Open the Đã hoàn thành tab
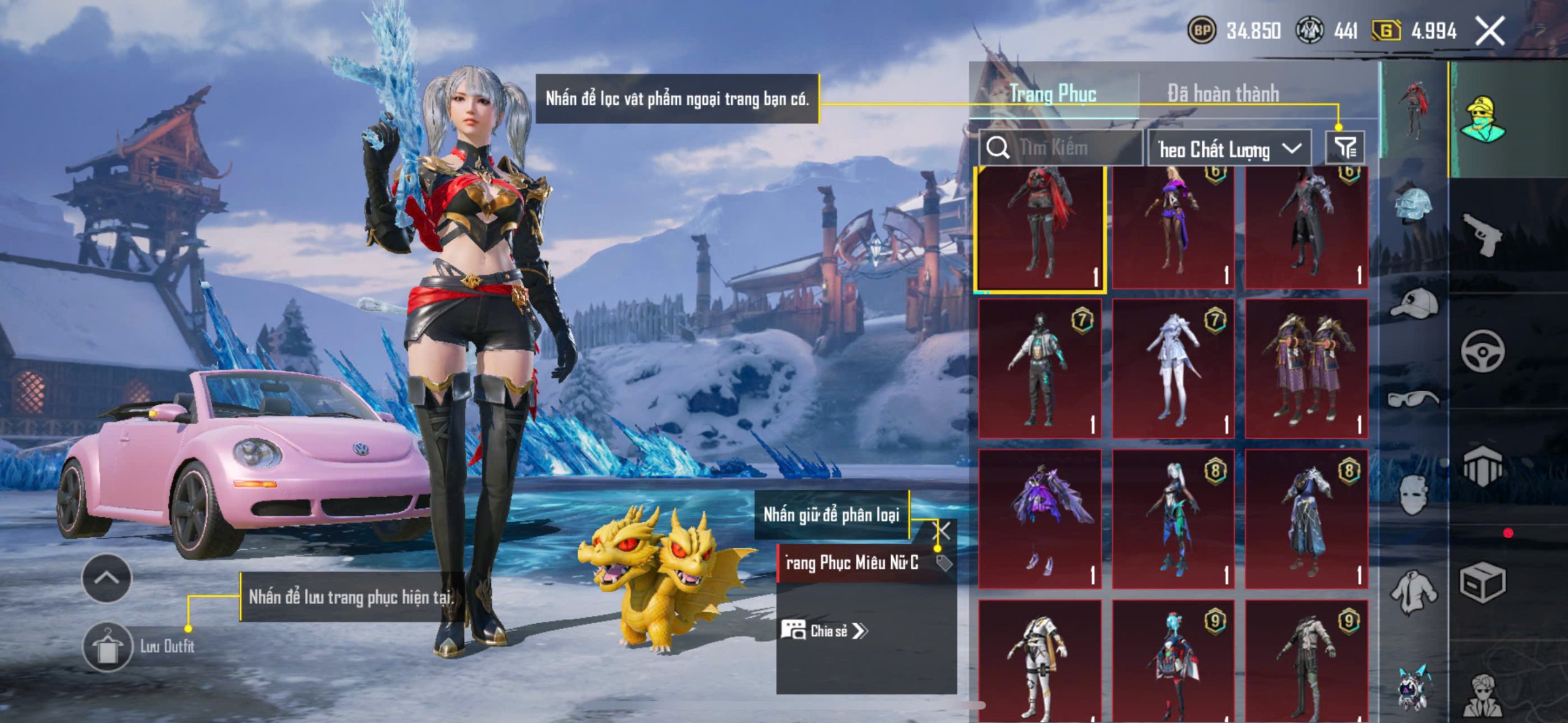 [x=1223, y=94]
